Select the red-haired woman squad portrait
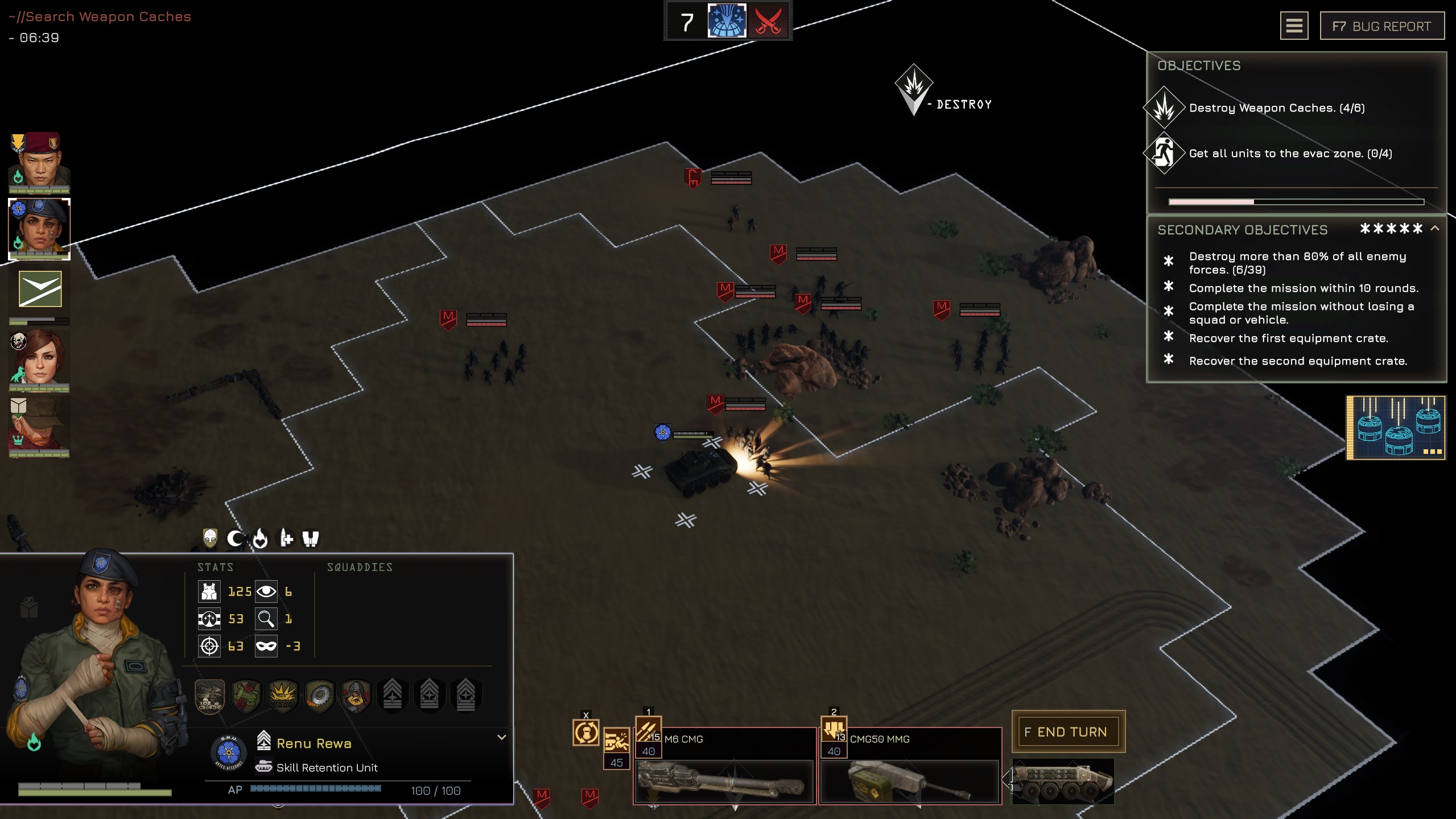 [x=39, y=361]
